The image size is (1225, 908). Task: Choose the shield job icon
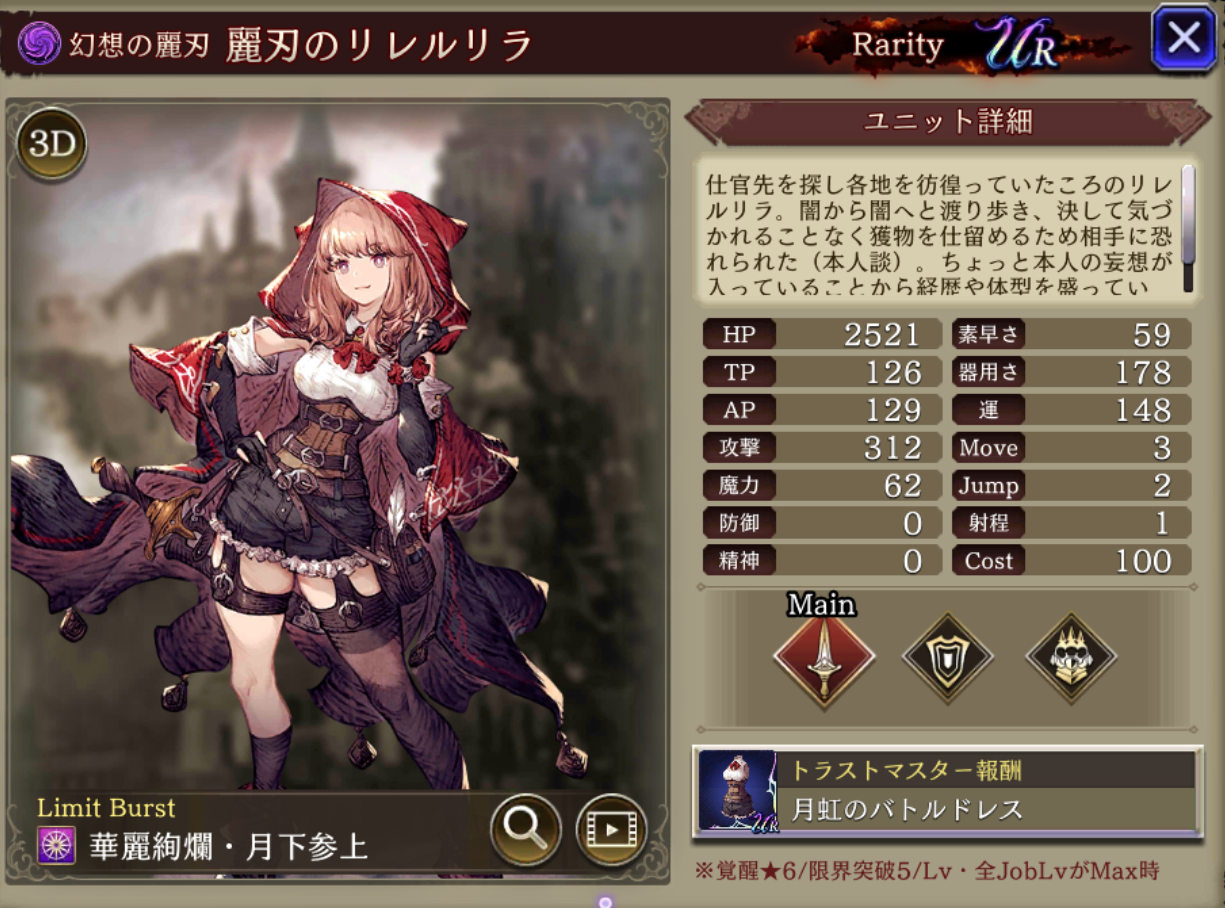tap(947, 658)
